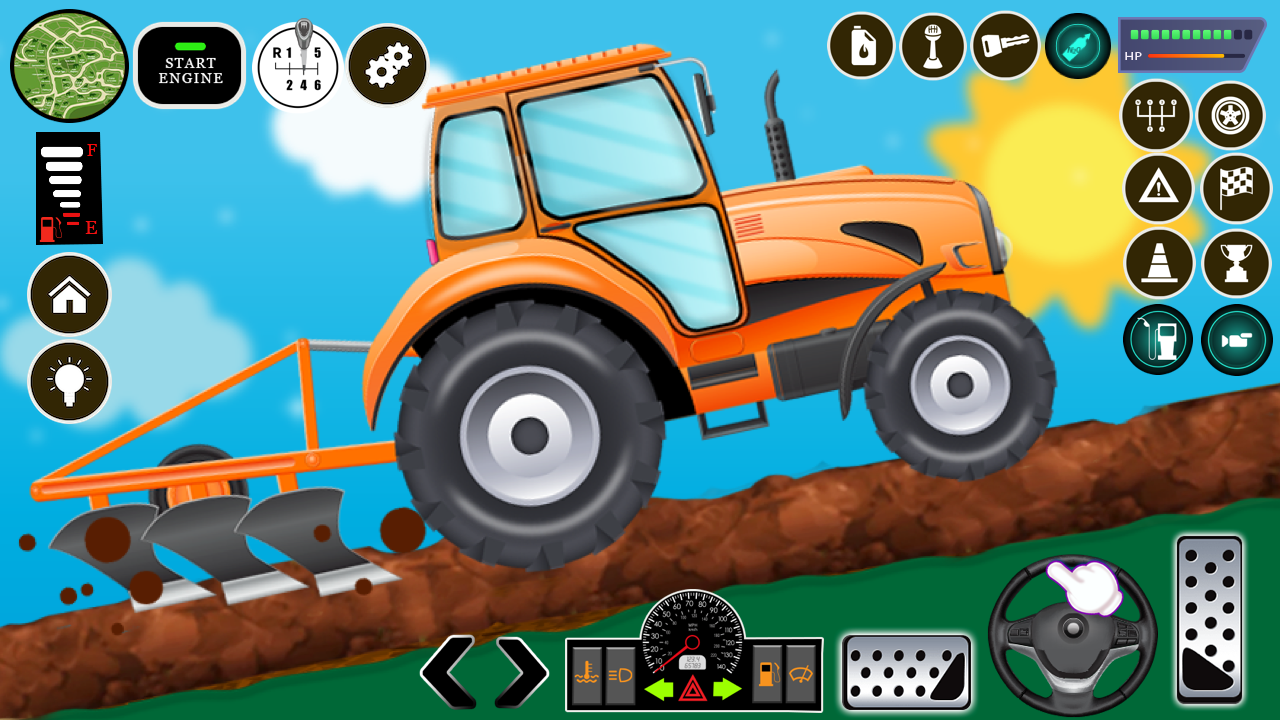Toggle the windshield wiper control
The width and height of the screenshot is (1280, 720).
pyautogui.click(x=802, y=675)
